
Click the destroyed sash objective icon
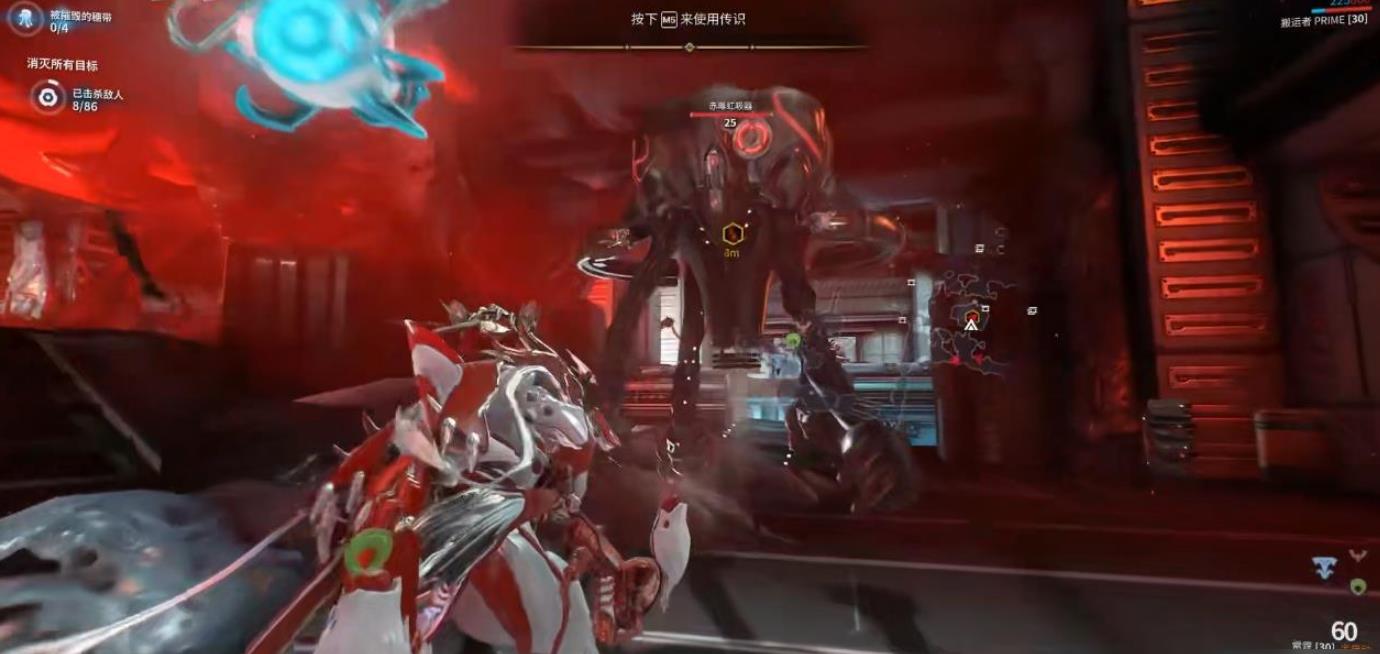tap(25, 17)
